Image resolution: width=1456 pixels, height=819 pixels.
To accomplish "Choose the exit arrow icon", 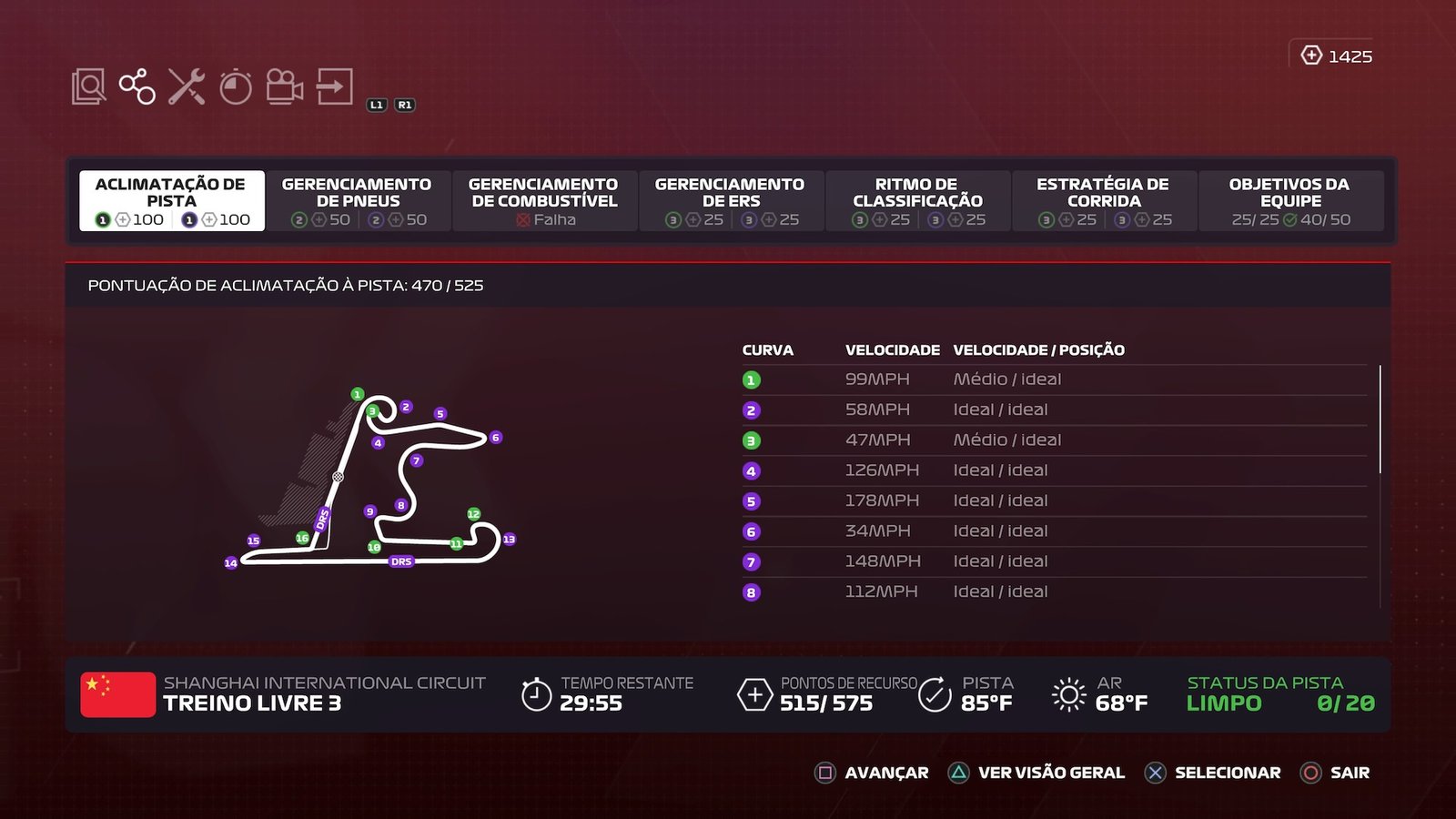I will [x=334, y=87].
